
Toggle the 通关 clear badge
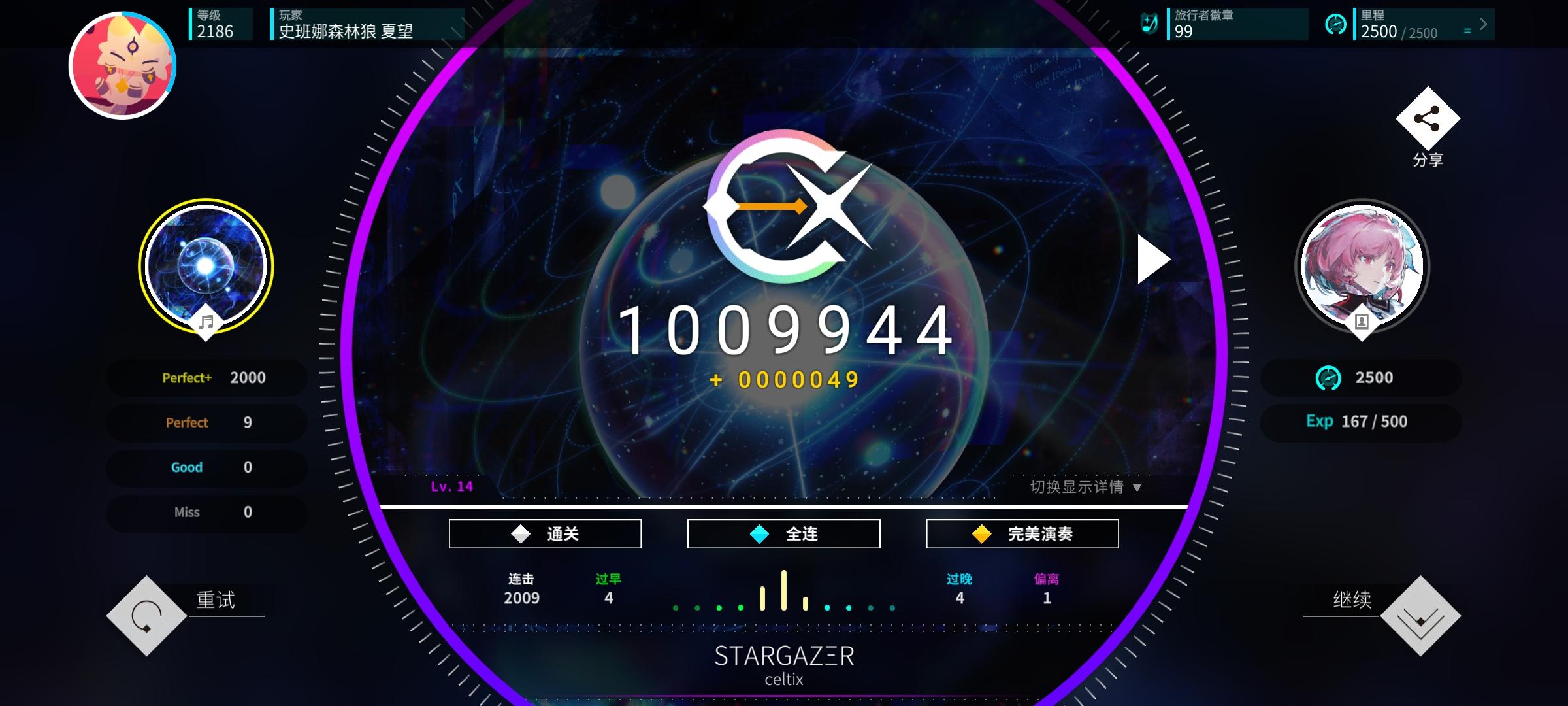544,533
